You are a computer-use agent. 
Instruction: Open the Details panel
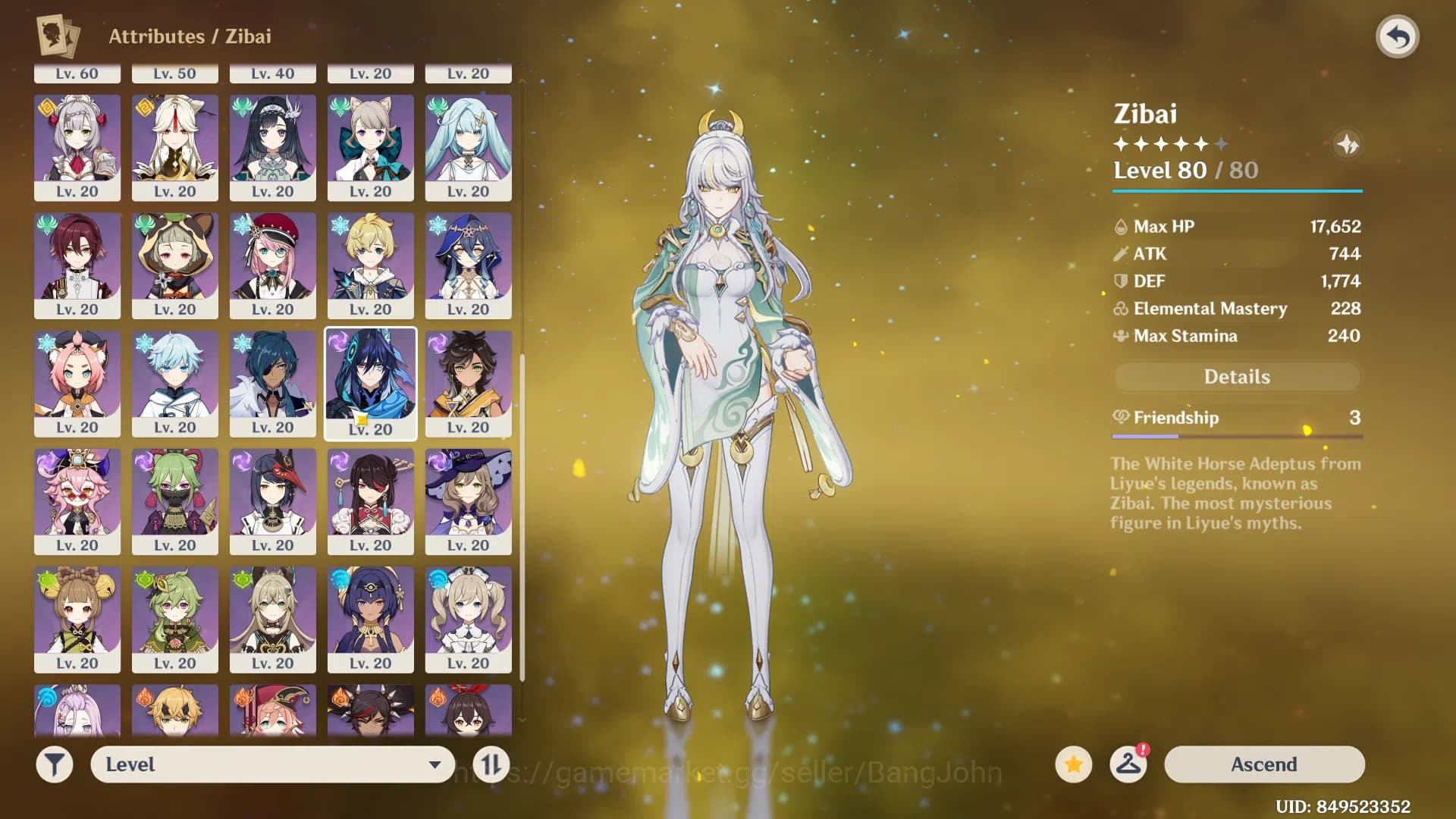[x=1237, y=377]
